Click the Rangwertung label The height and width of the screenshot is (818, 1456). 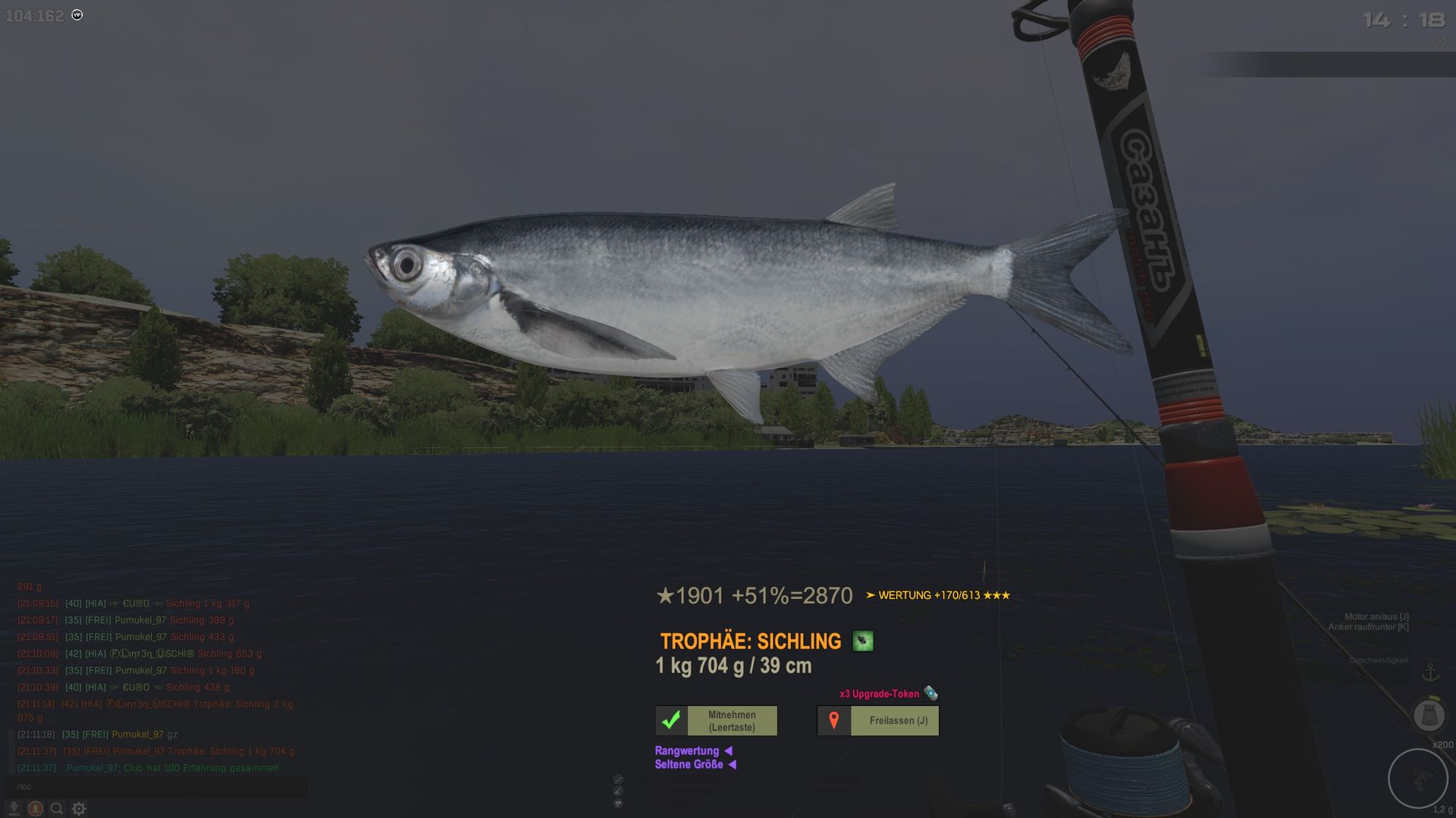point(687,751)
